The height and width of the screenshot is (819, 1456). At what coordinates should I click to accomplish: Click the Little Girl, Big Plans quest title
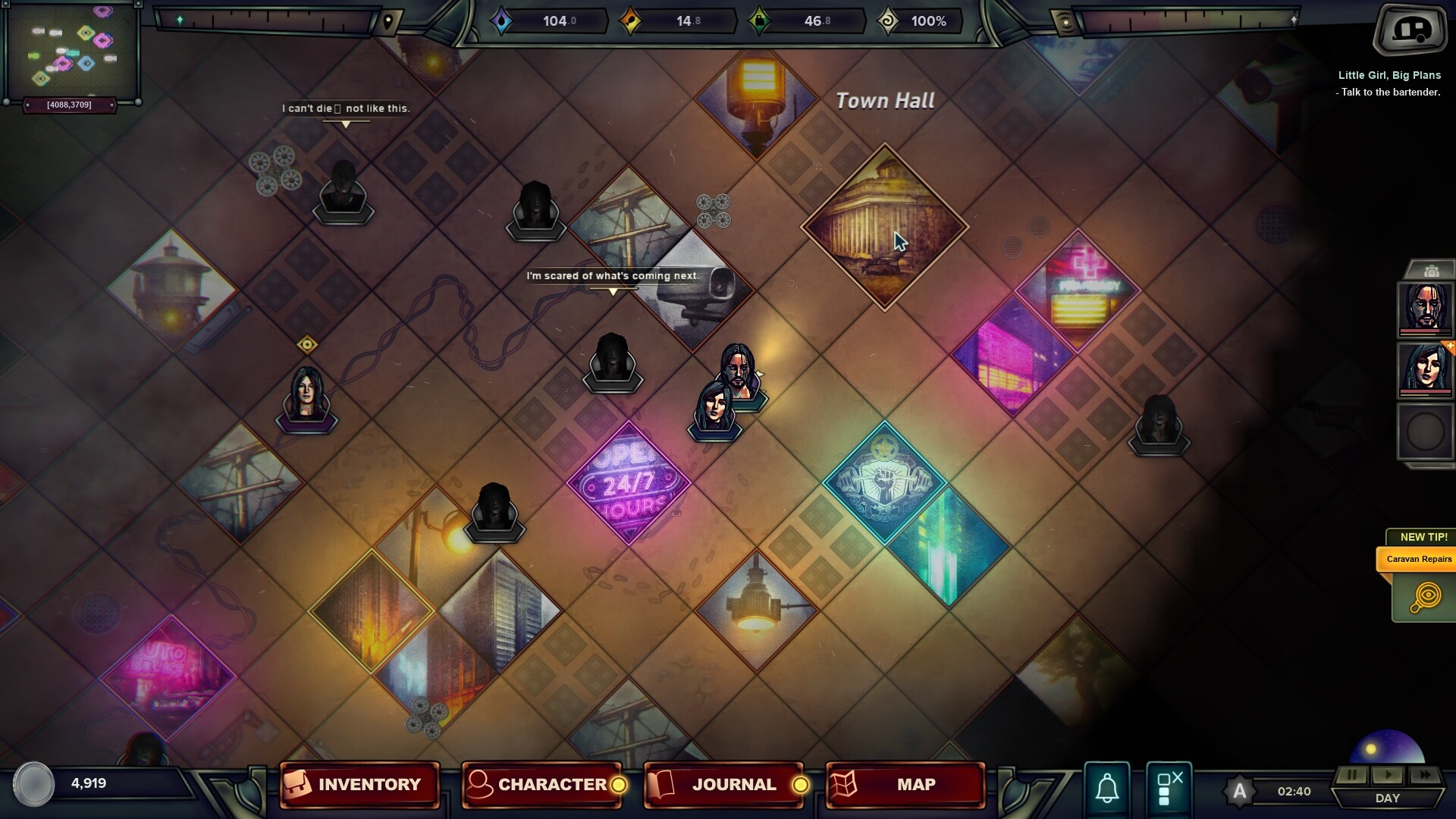tap(1390, 74)
